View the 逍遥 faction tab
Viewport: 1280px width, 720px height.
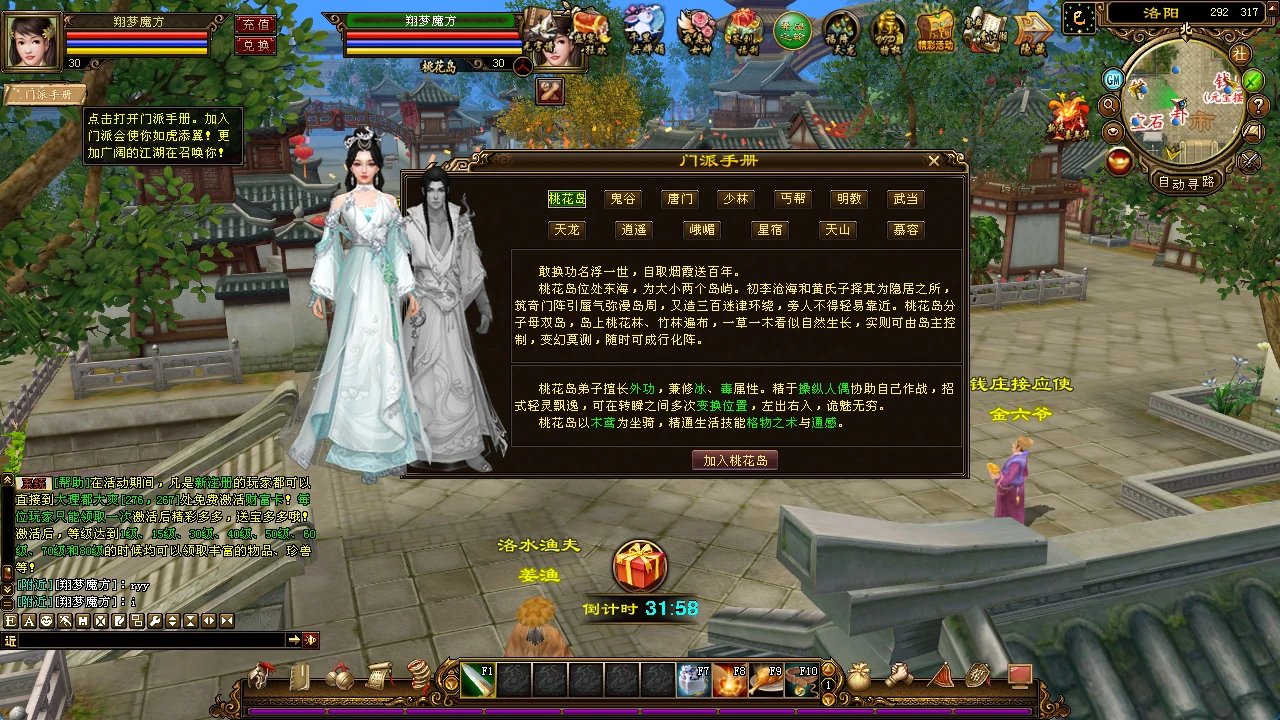[x=634, y=230]
